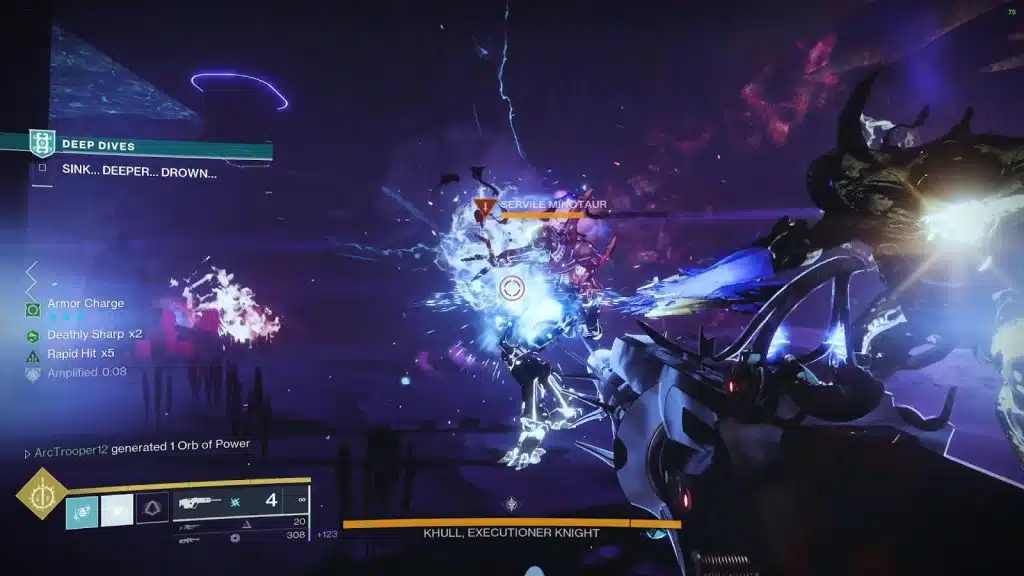Click the golden Super ability diamond icon
Viewport: 1024px width, 576px height.
coord(42,493)
